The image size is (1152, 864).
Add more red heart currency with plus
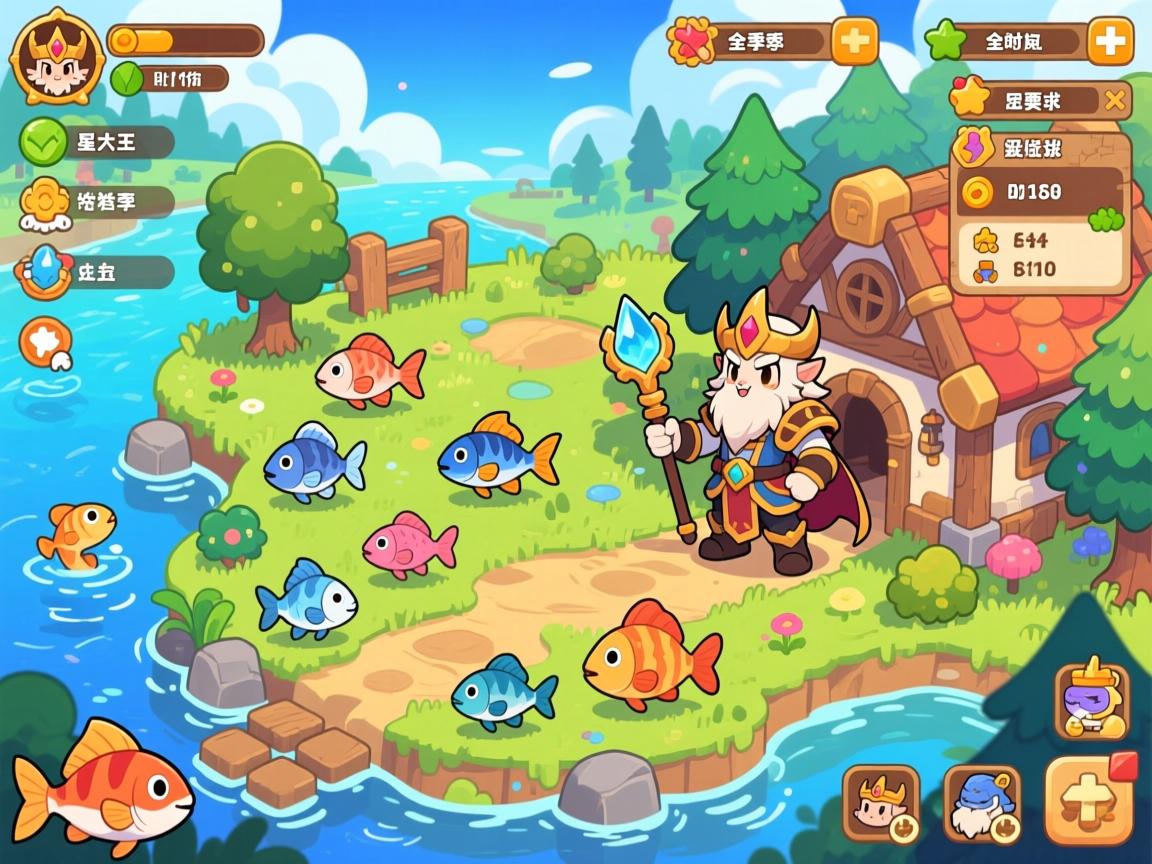tap(854, 42)
